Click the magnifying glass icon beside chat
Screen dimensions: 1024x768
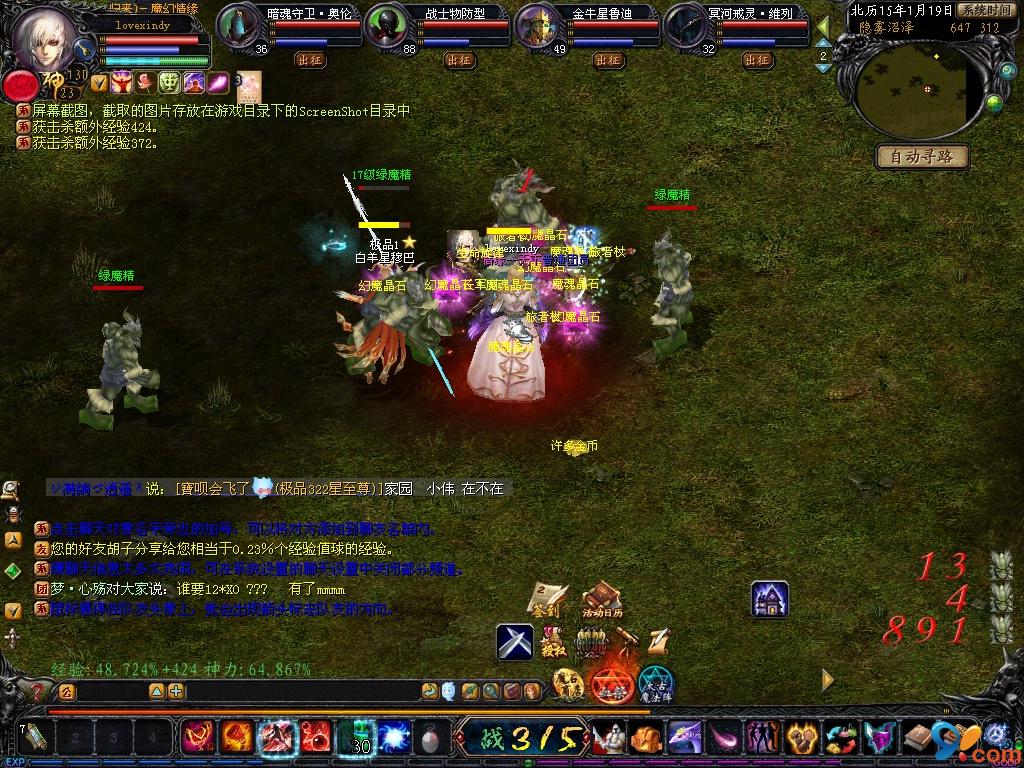11,489
